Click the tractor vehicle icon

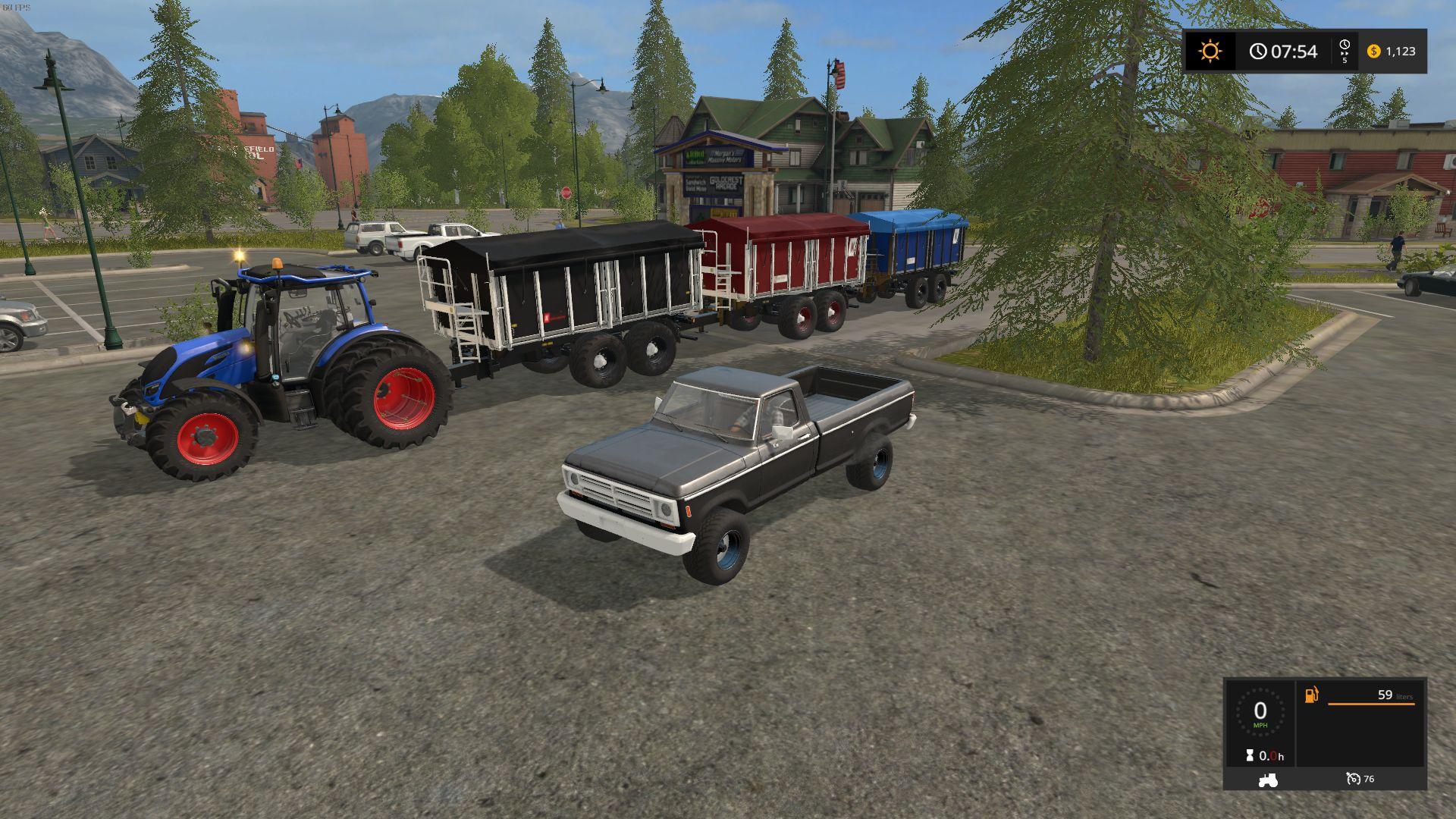[1267, 779]
